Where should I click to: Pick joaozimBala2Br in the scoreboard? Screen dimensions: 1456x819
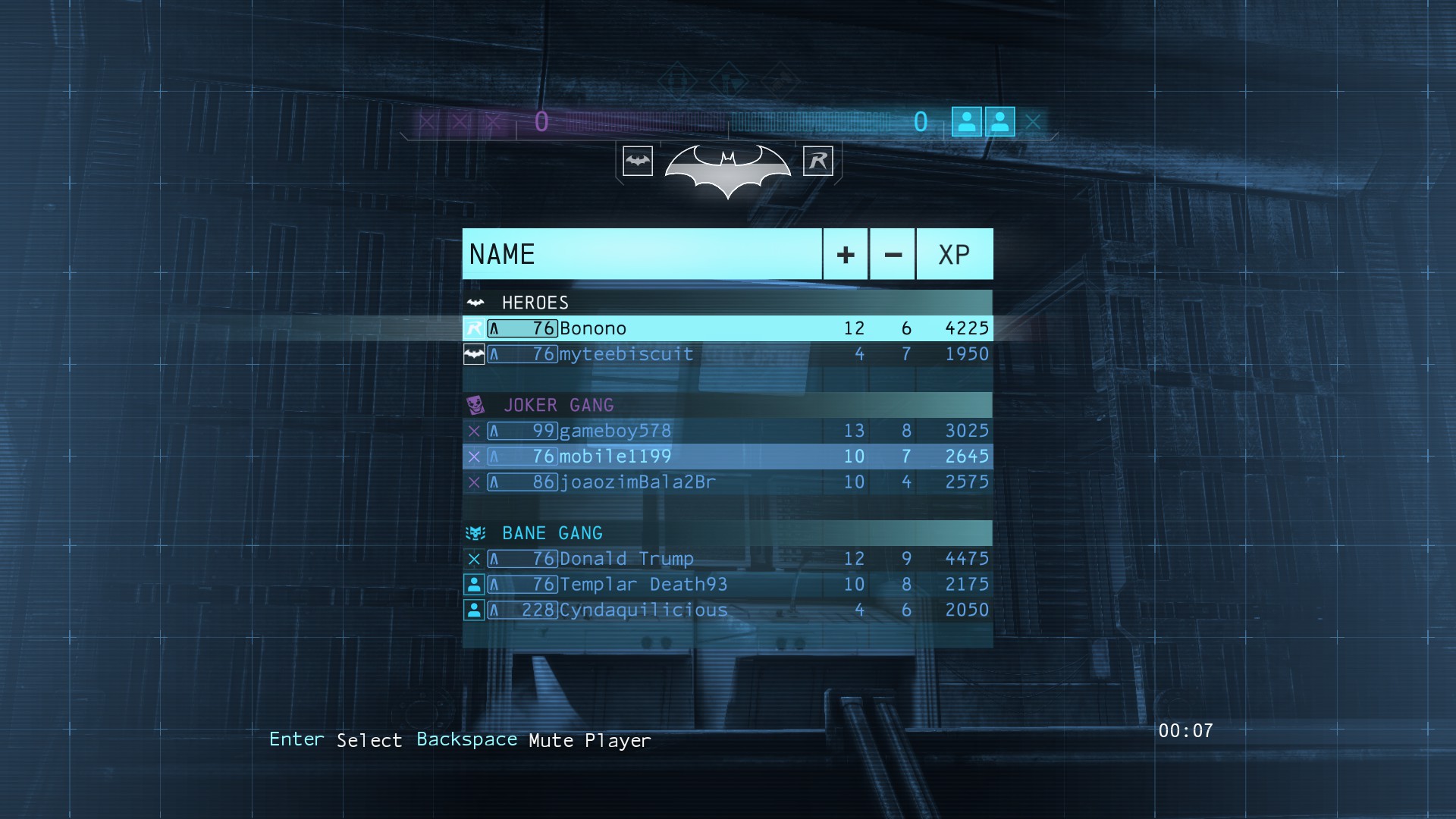[726, 482]
